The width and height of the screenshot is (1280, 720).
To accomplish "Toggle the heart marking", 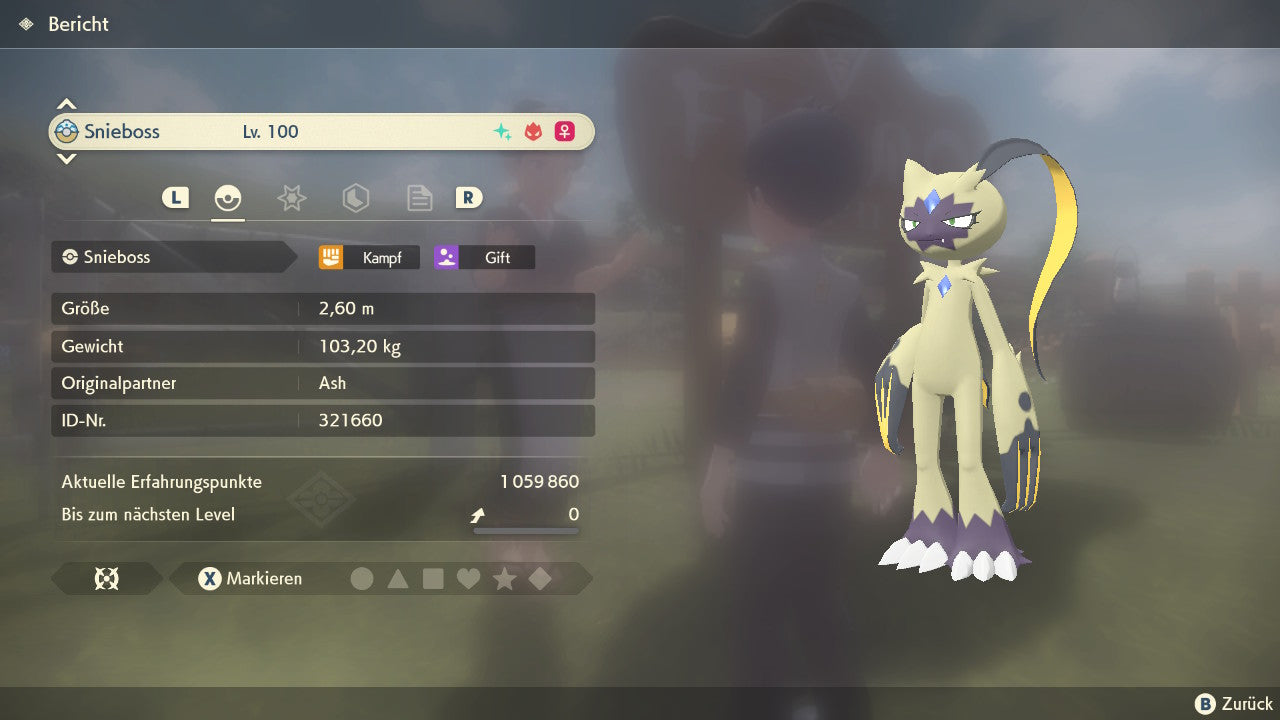I will tap(468, 578).
